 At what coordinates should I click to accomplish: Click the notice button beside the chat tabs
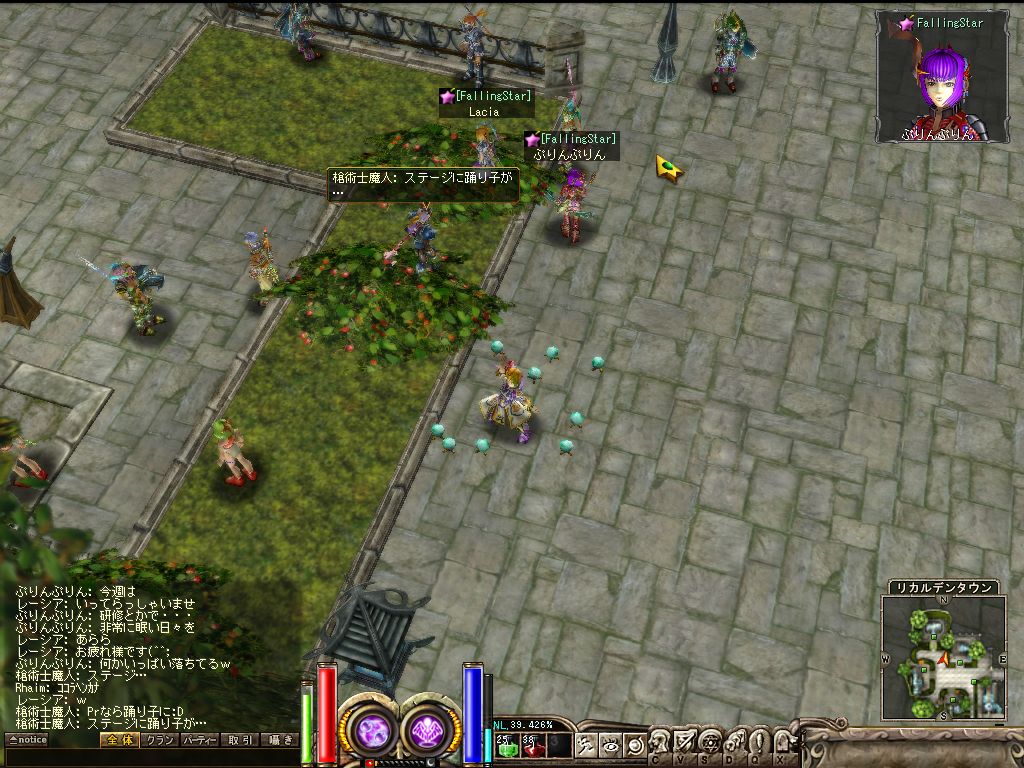coord(28,740)
